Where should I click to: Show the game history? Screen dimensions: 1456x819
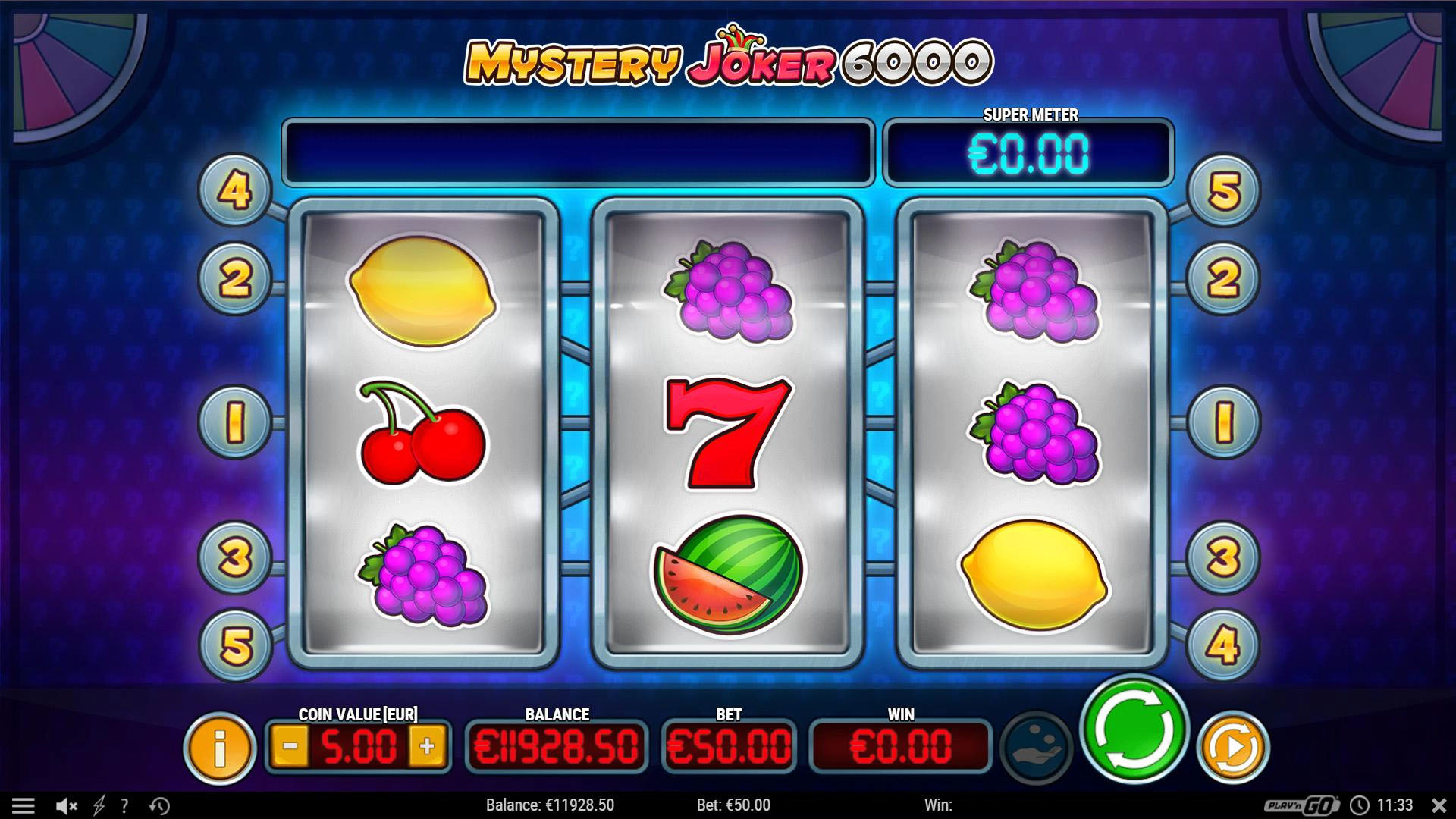(x=159, y=805)
